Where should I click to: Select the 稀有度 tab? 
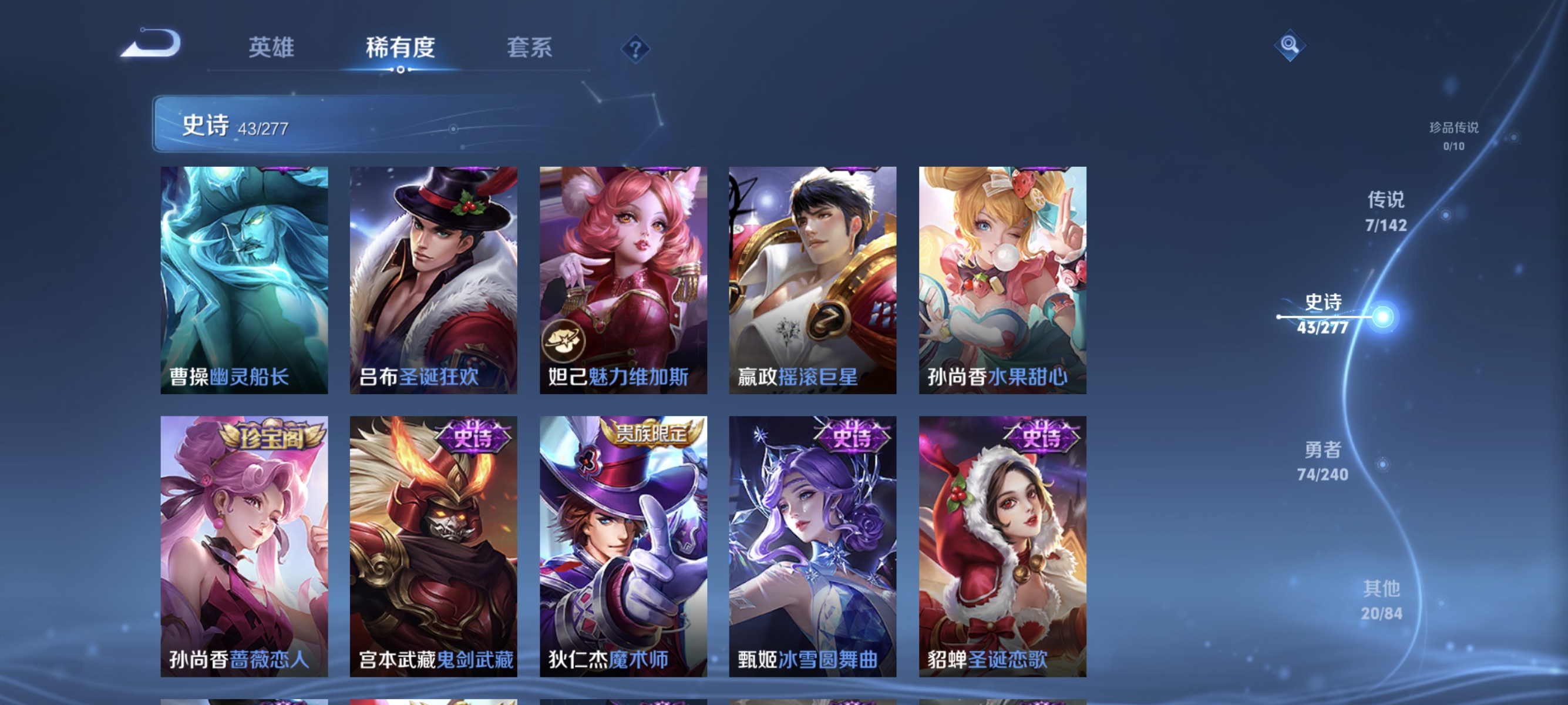click(402, 49)
